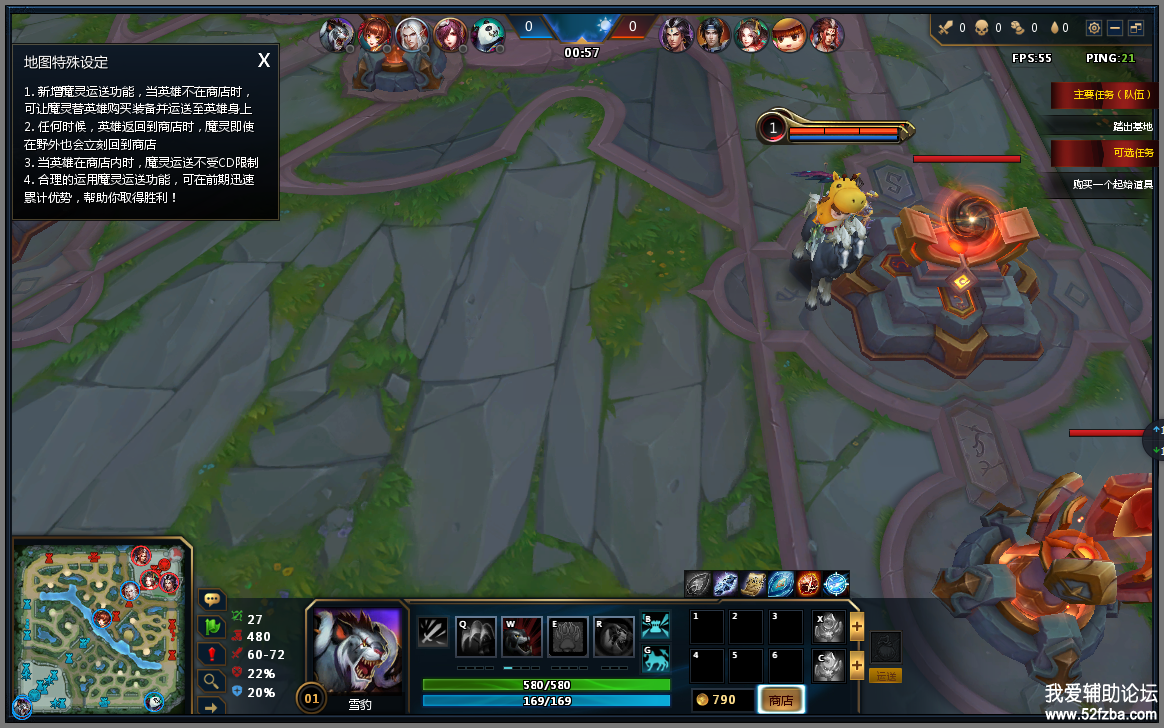Toggle windowed mode with the restore button
The height and width of the screenshot is (728, 1164).
1137,28
